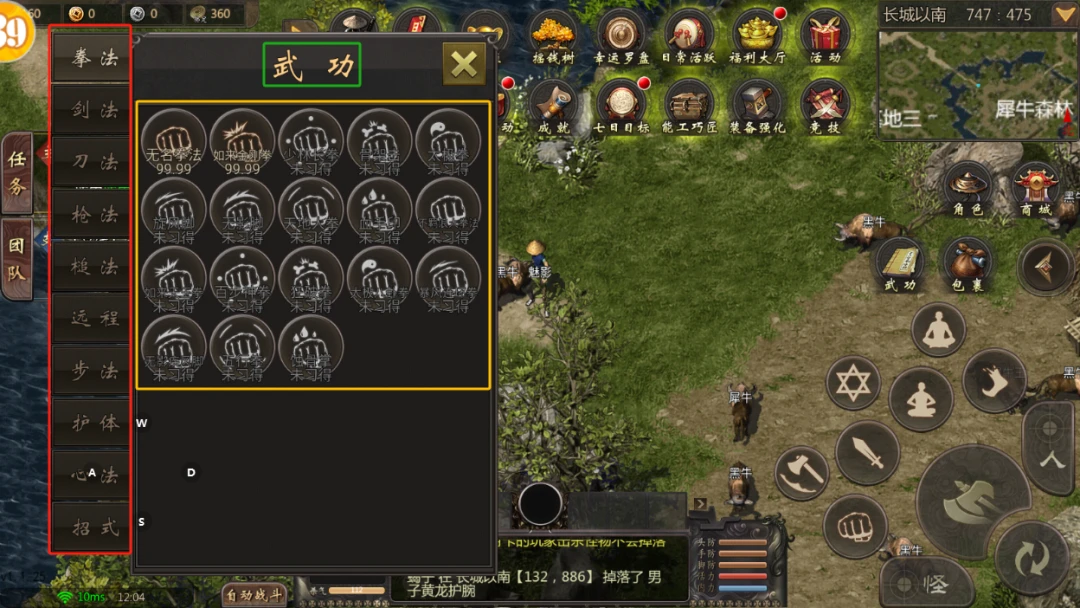Open the 摇钱树 money tree
1080x608 pixels.
552,37
